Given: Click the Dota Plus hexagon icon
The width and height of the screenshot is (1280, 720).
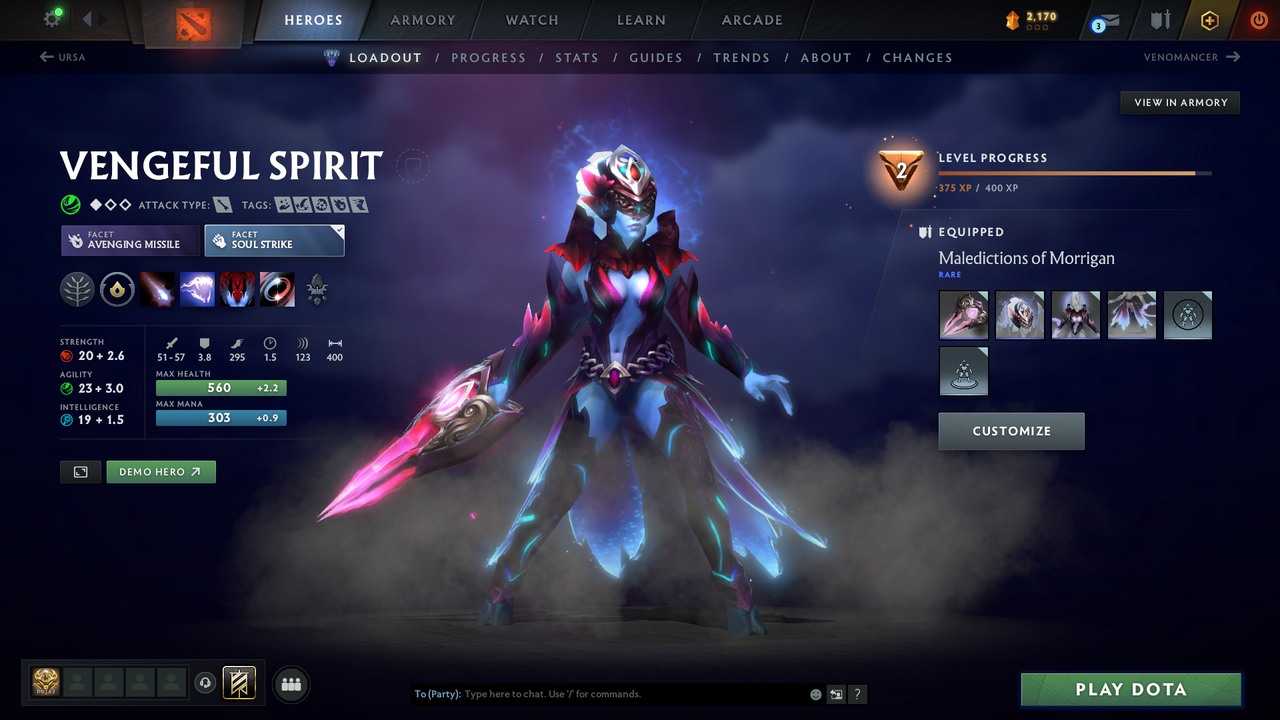Looking at the screenshot, I should 1209,20.
